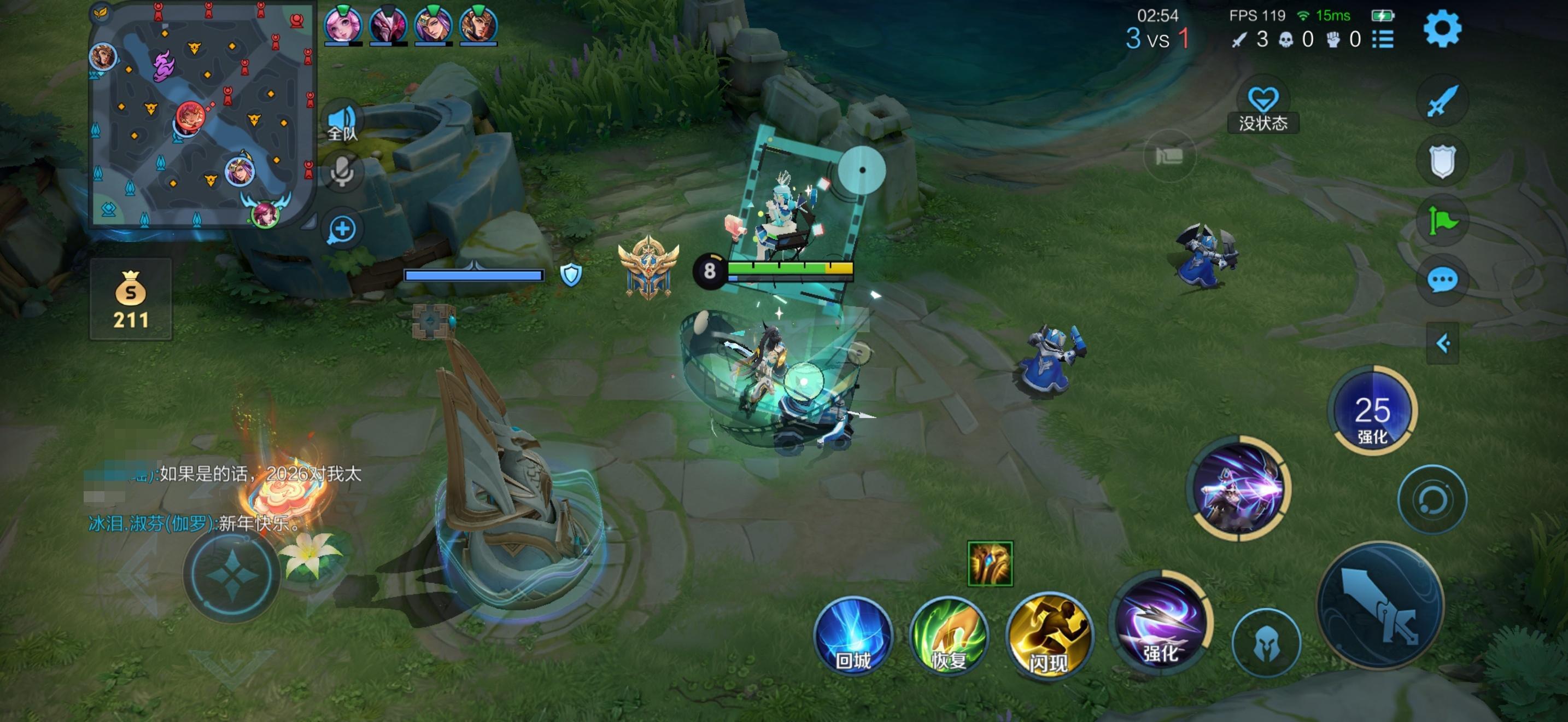Use the equipped golden item active
Image resolution: width=1568 pixels, height=722 pixels.
[x=990, y=564]
